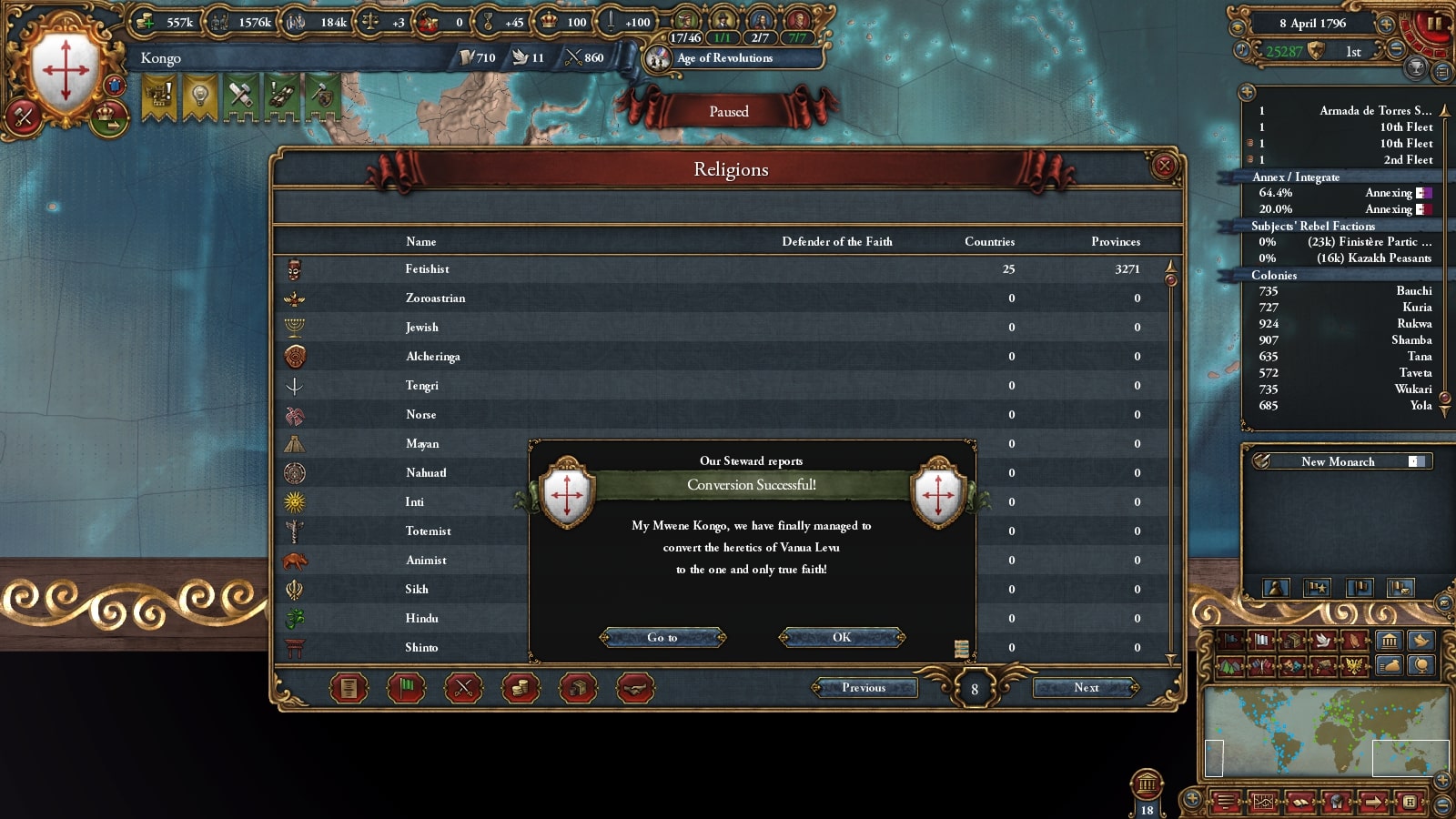The height and width of the screenshot is (819, 1456).
Task: Open the New Monarch alert
Action: click(x=1338, y=461)
